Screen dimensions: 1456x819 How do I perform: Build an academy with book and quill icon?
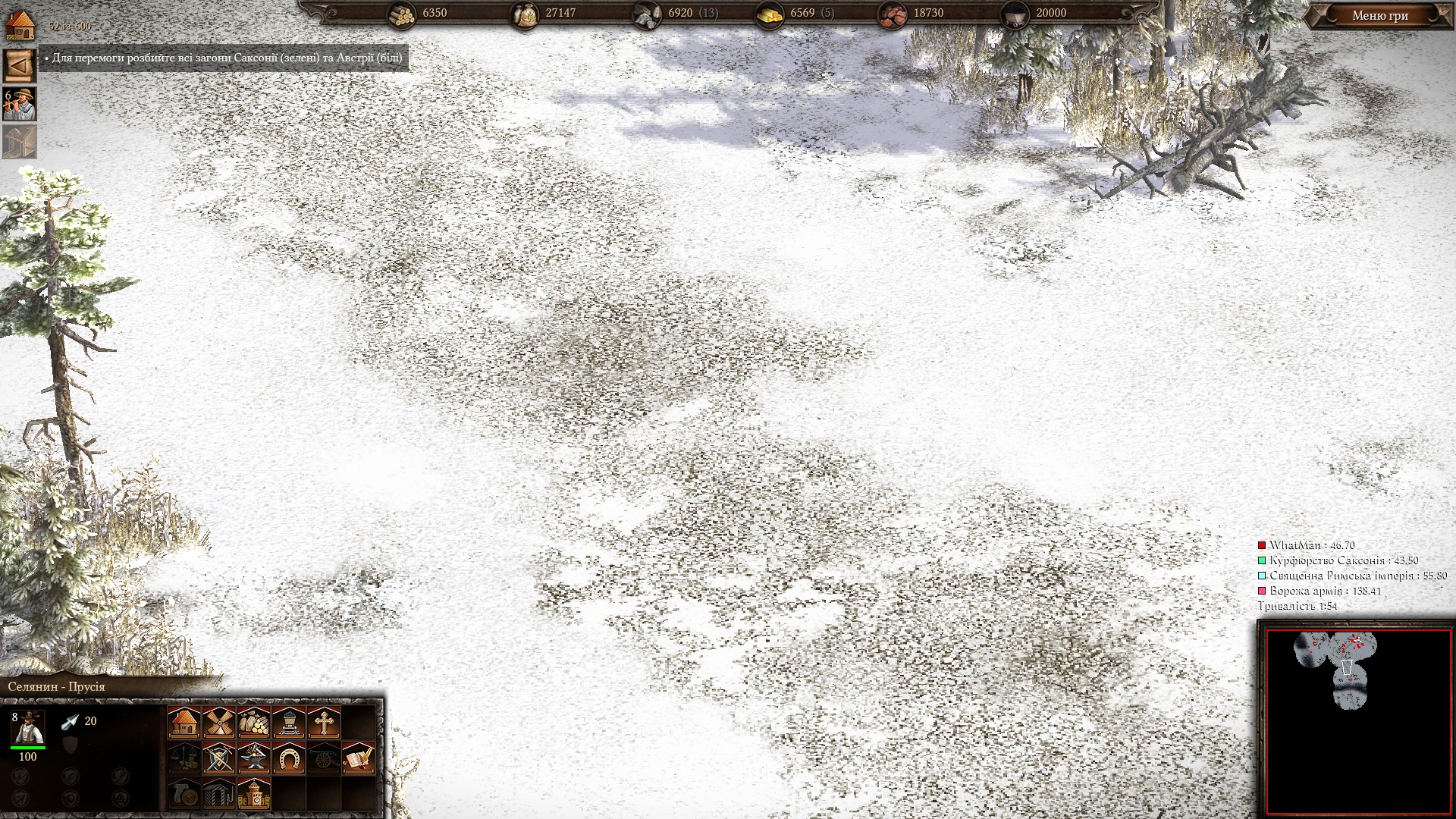(358, 758)
